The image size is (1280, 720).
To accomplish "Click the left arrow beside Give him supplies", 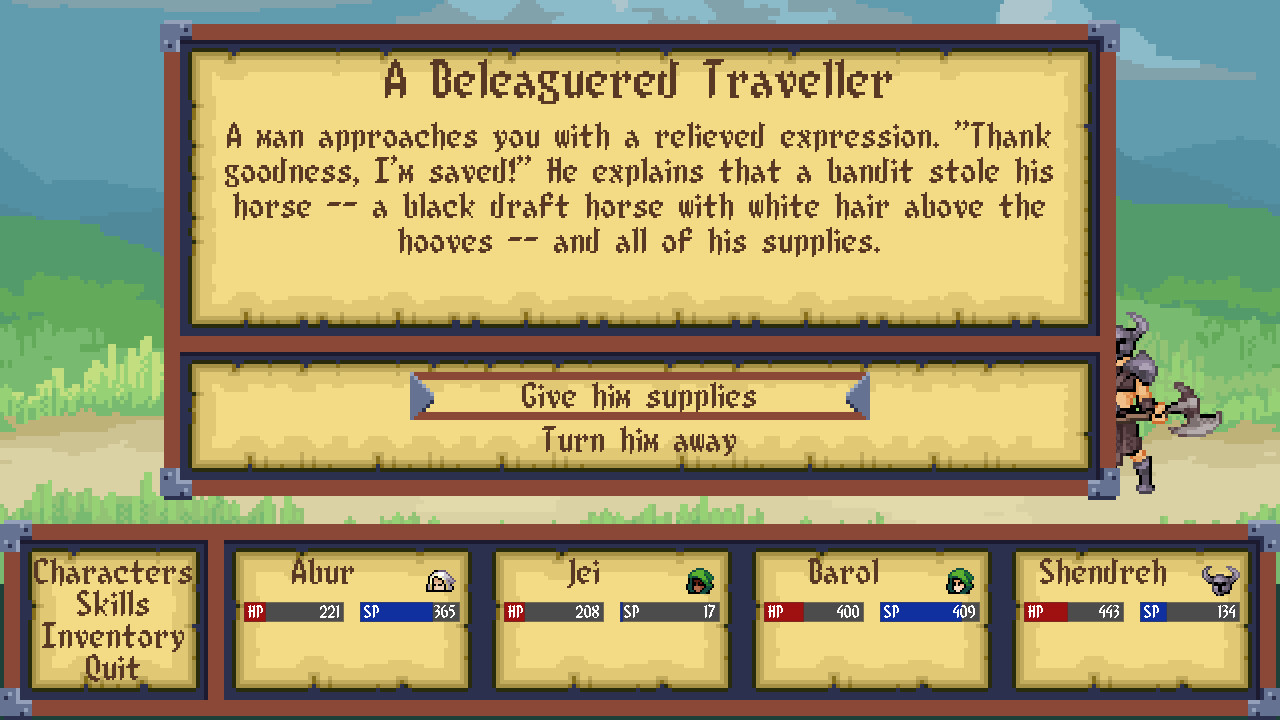I will 420,397.
